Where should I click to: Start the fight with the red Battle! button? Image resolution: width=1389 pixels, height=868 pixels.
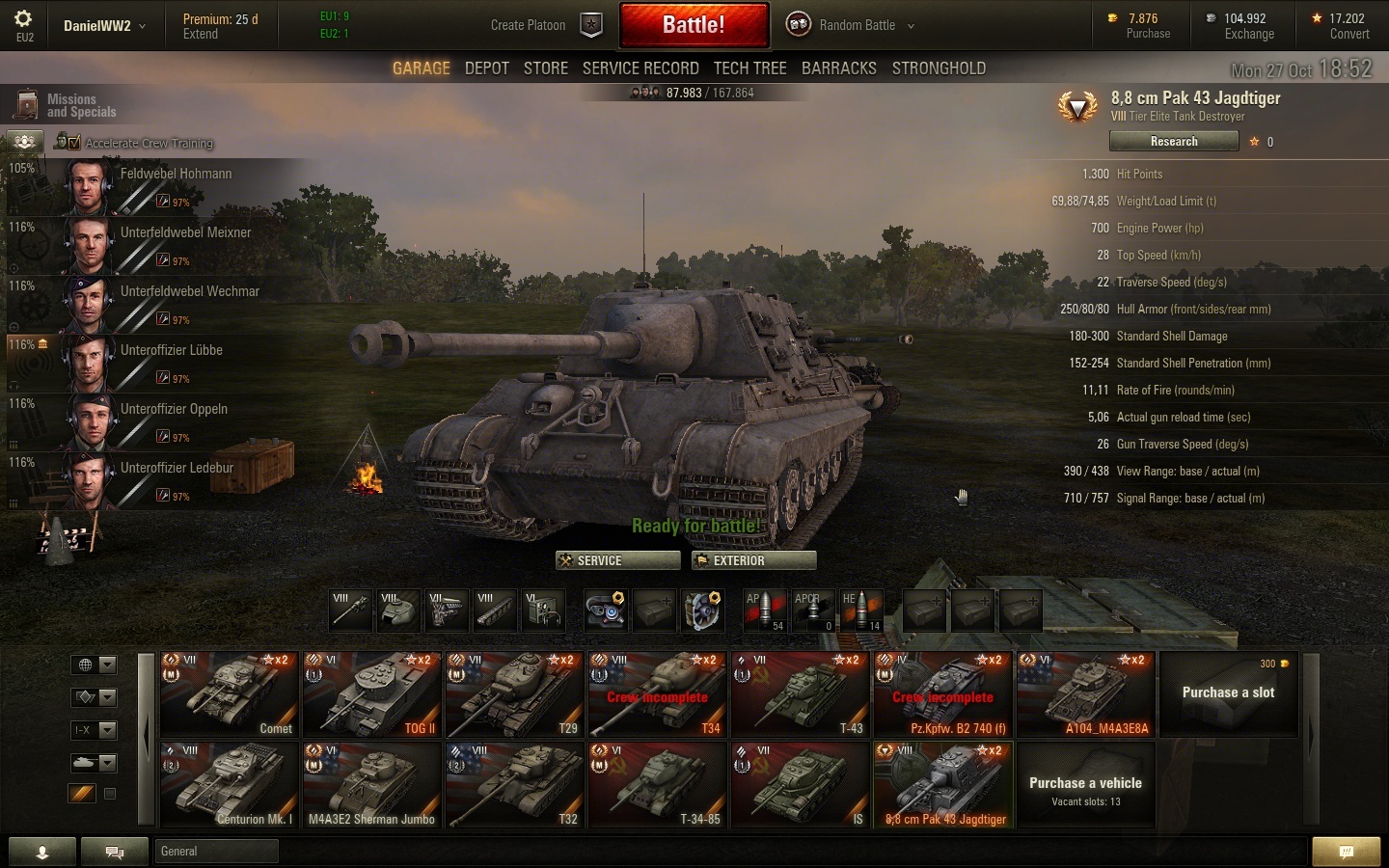[x=694, y=25]
